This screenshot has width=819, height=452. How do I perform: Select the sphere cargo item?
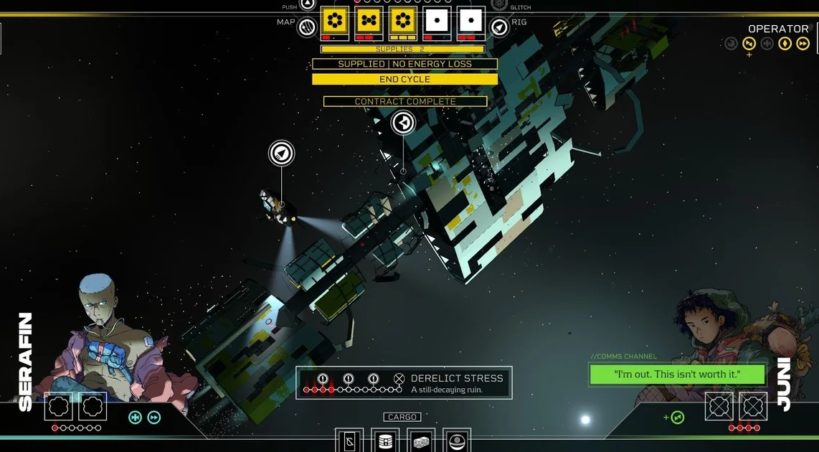pyautogui.click(x=457, y=440)
